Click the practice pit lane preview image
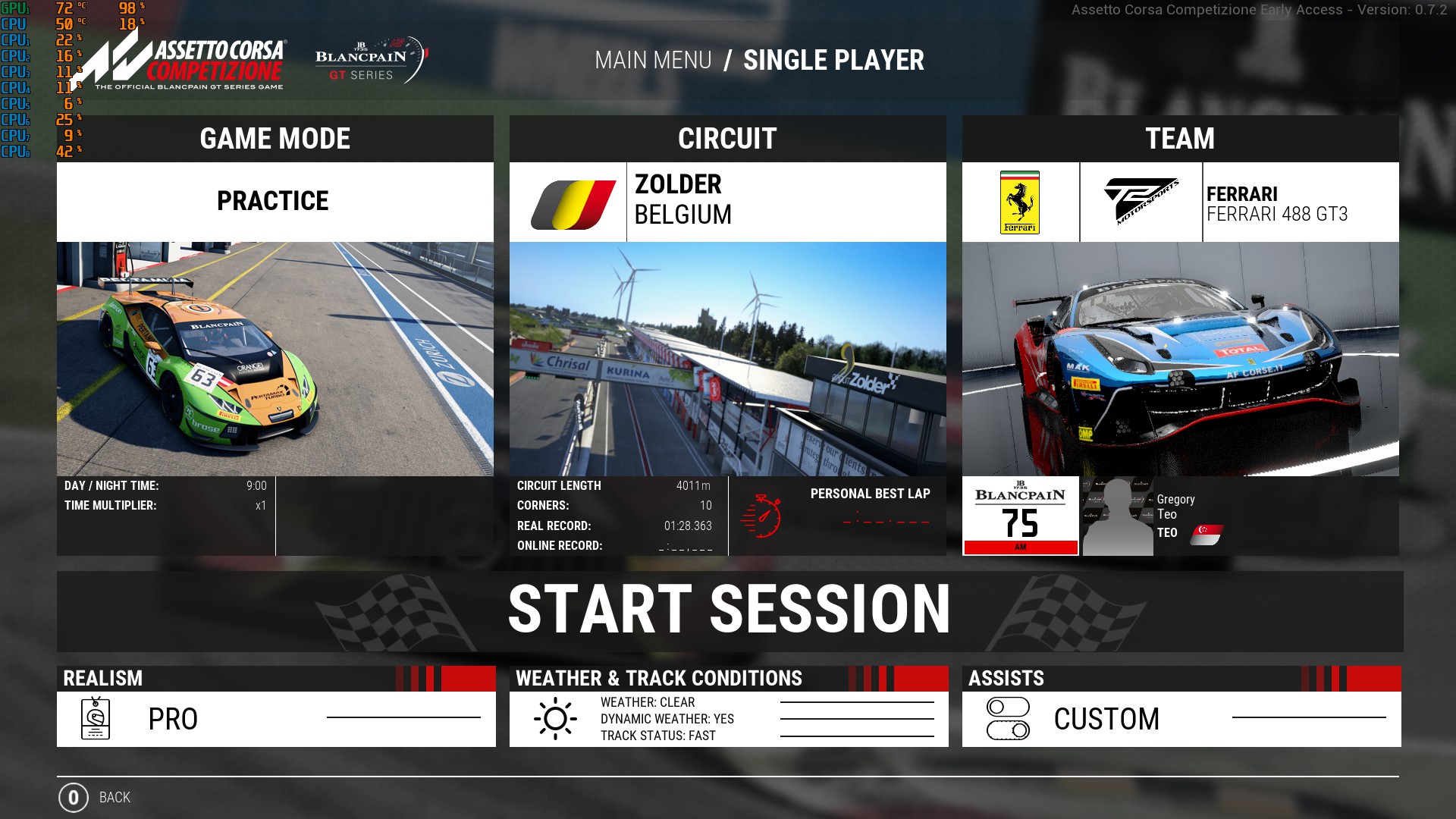This screenshot has width=1456, height=819. [x=275, y=359]
